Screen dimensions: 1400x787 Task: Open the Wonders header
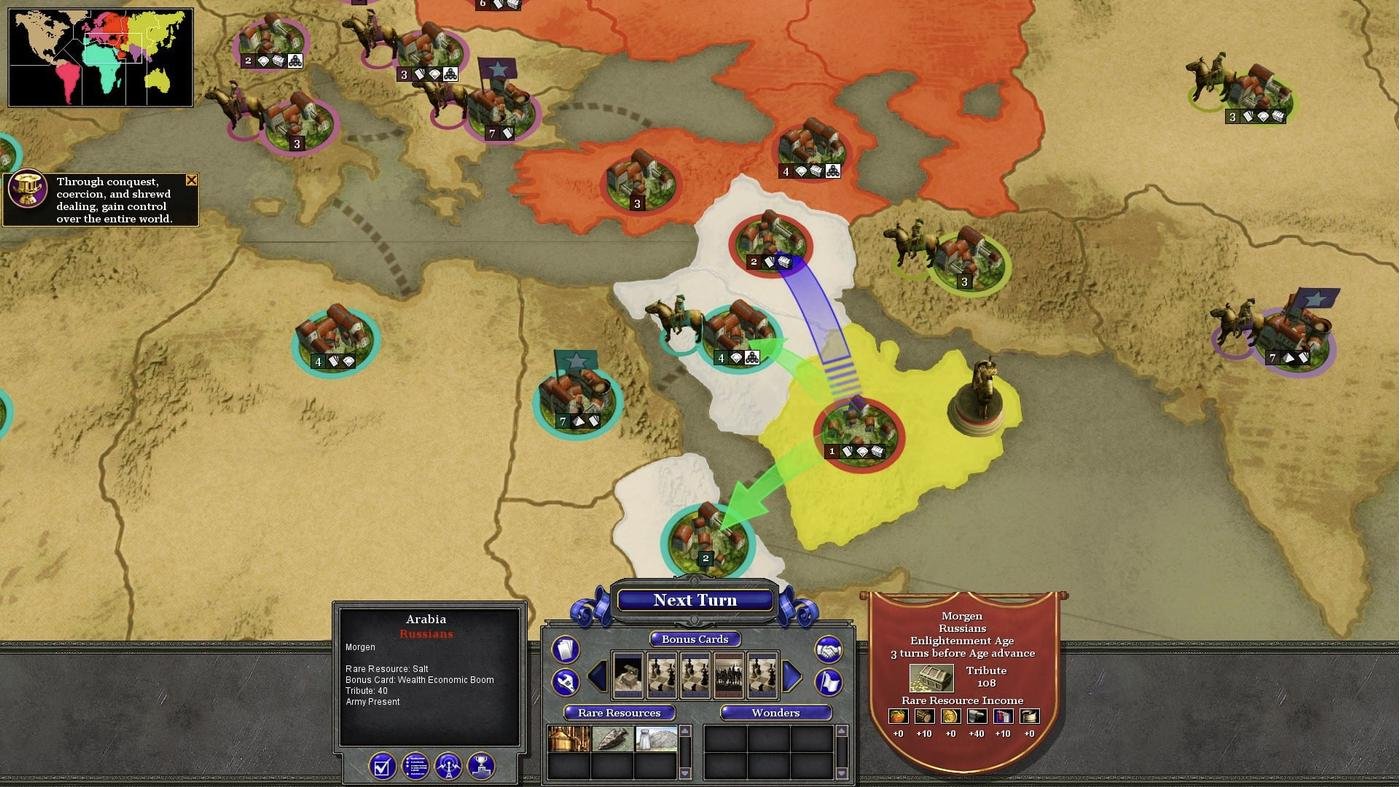coord(775,713)
